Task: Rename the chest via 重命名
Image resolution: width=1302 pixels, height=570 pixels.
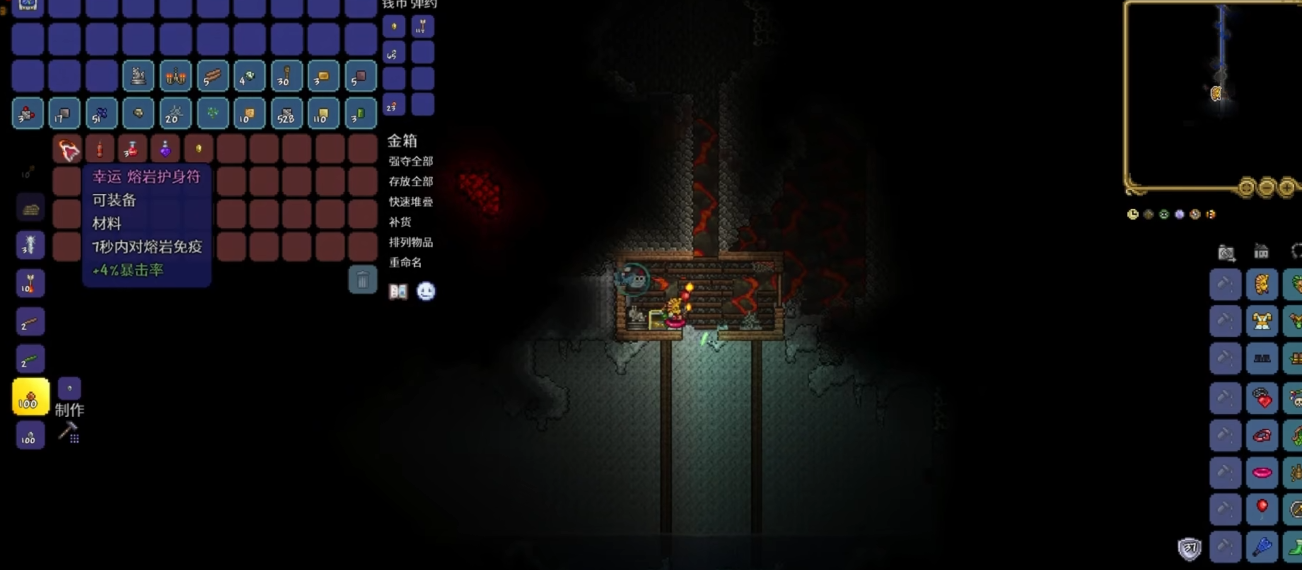Action: [405, 262]
